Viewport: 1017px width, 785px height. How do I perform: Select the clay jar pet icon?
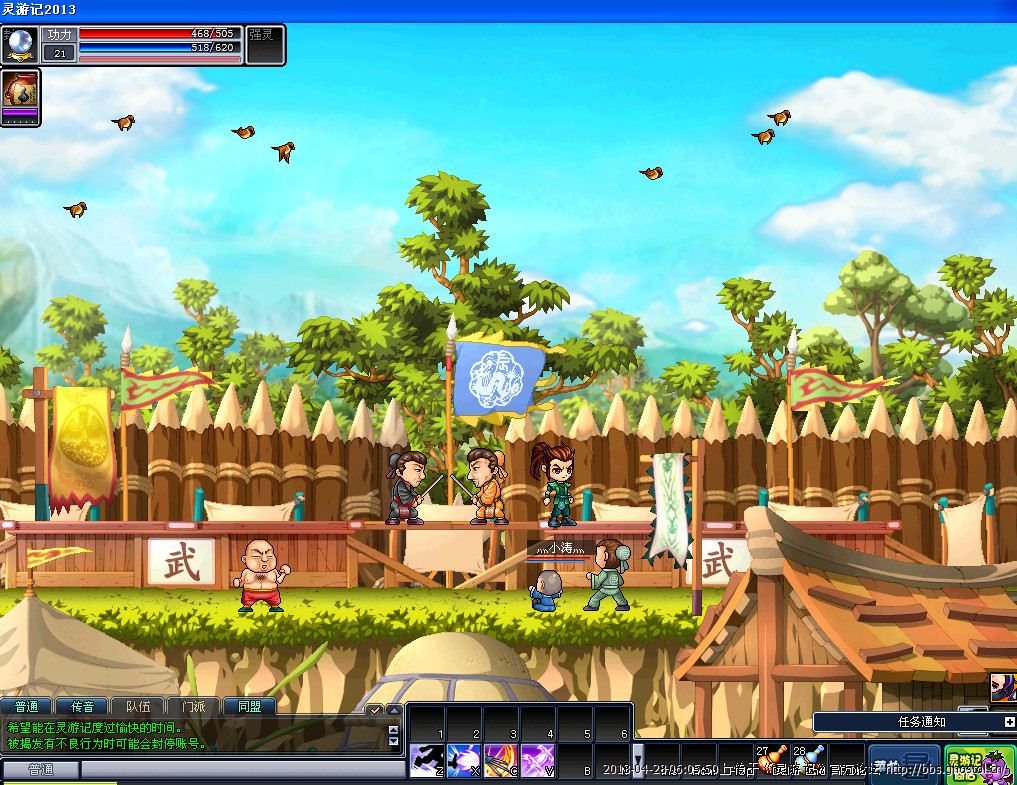[20, 89]
